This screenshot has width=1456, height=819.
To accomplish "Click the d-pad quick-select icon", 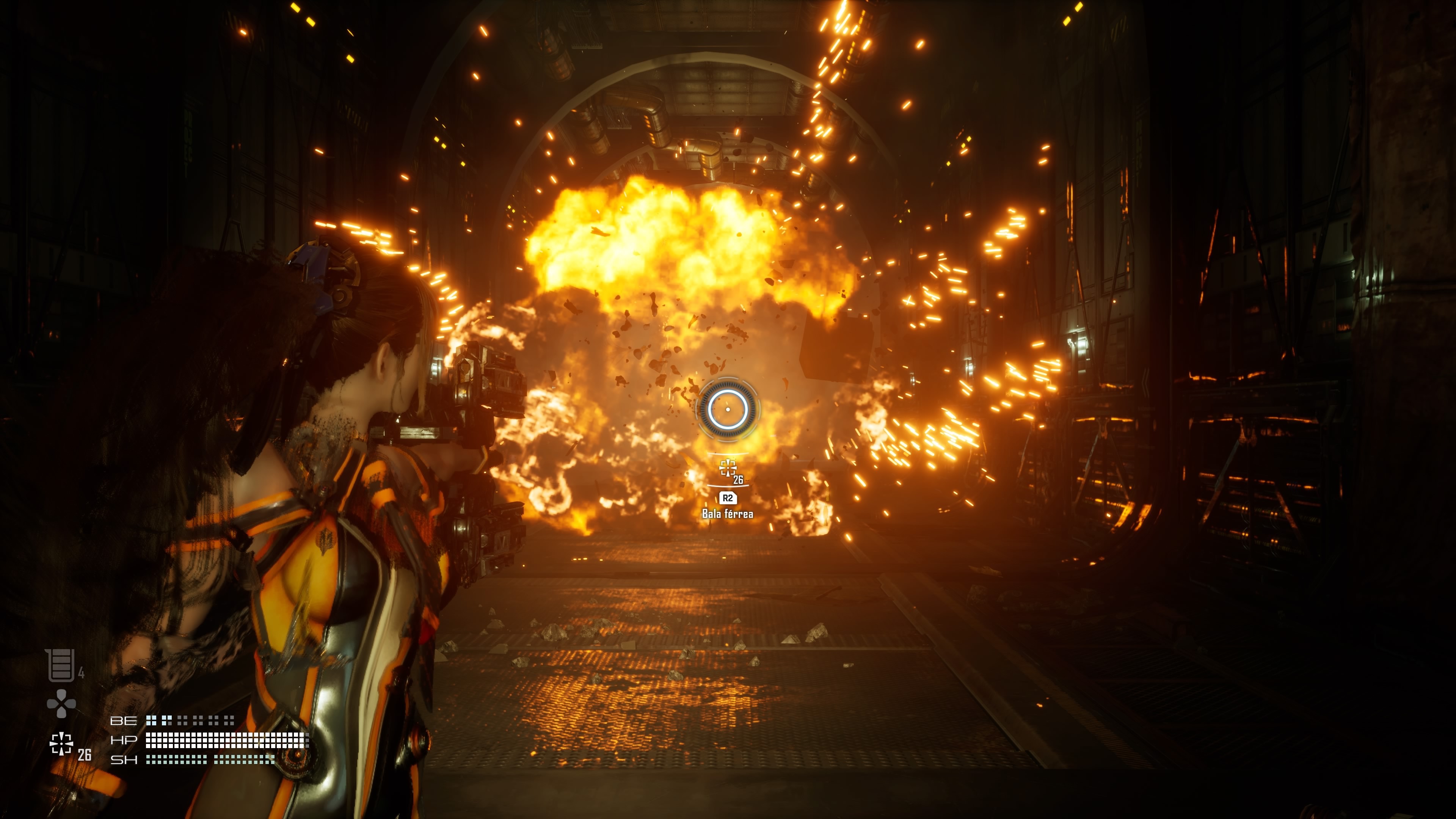I will 61,704.
